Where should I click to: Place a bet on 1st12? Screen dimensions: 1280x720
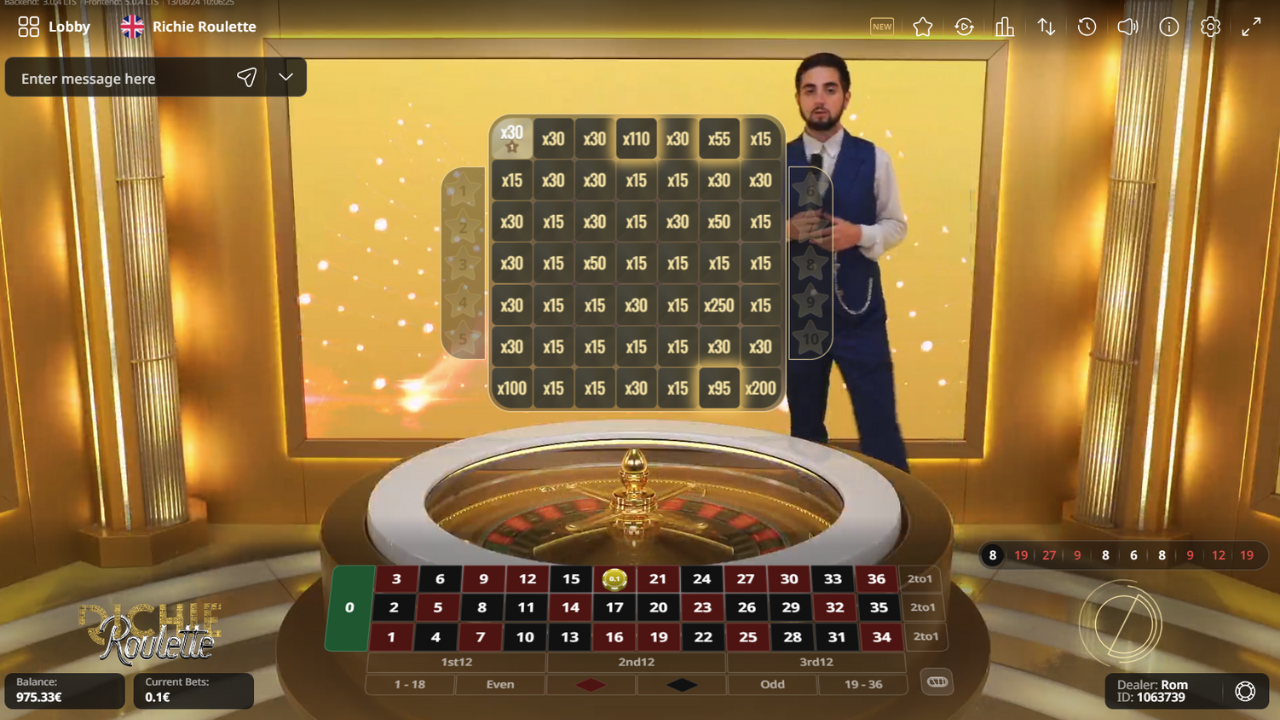(455, 661)
